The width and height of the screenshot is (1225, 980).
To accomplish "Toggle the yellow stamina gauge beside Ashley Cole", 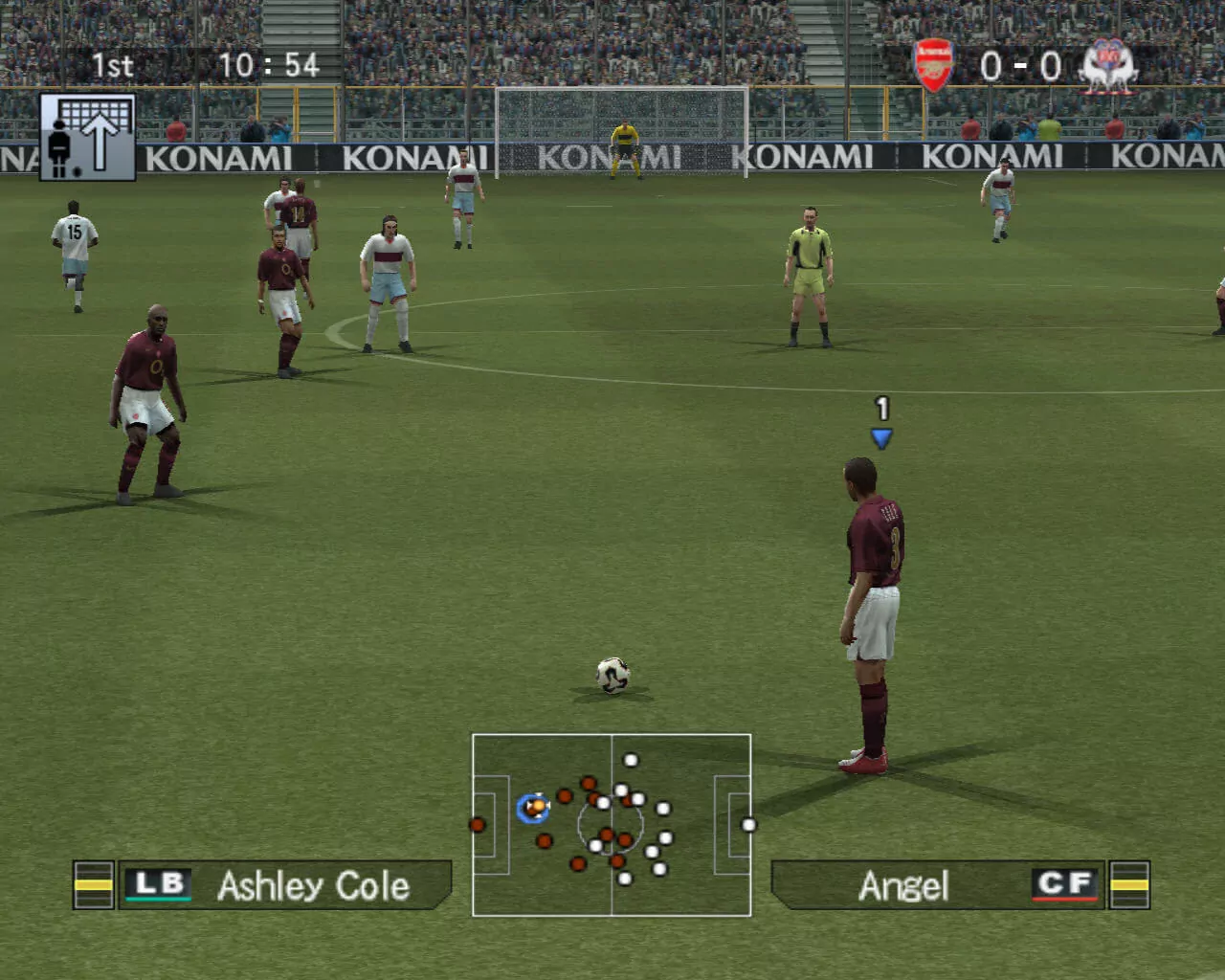I will (x=94, y=885).
